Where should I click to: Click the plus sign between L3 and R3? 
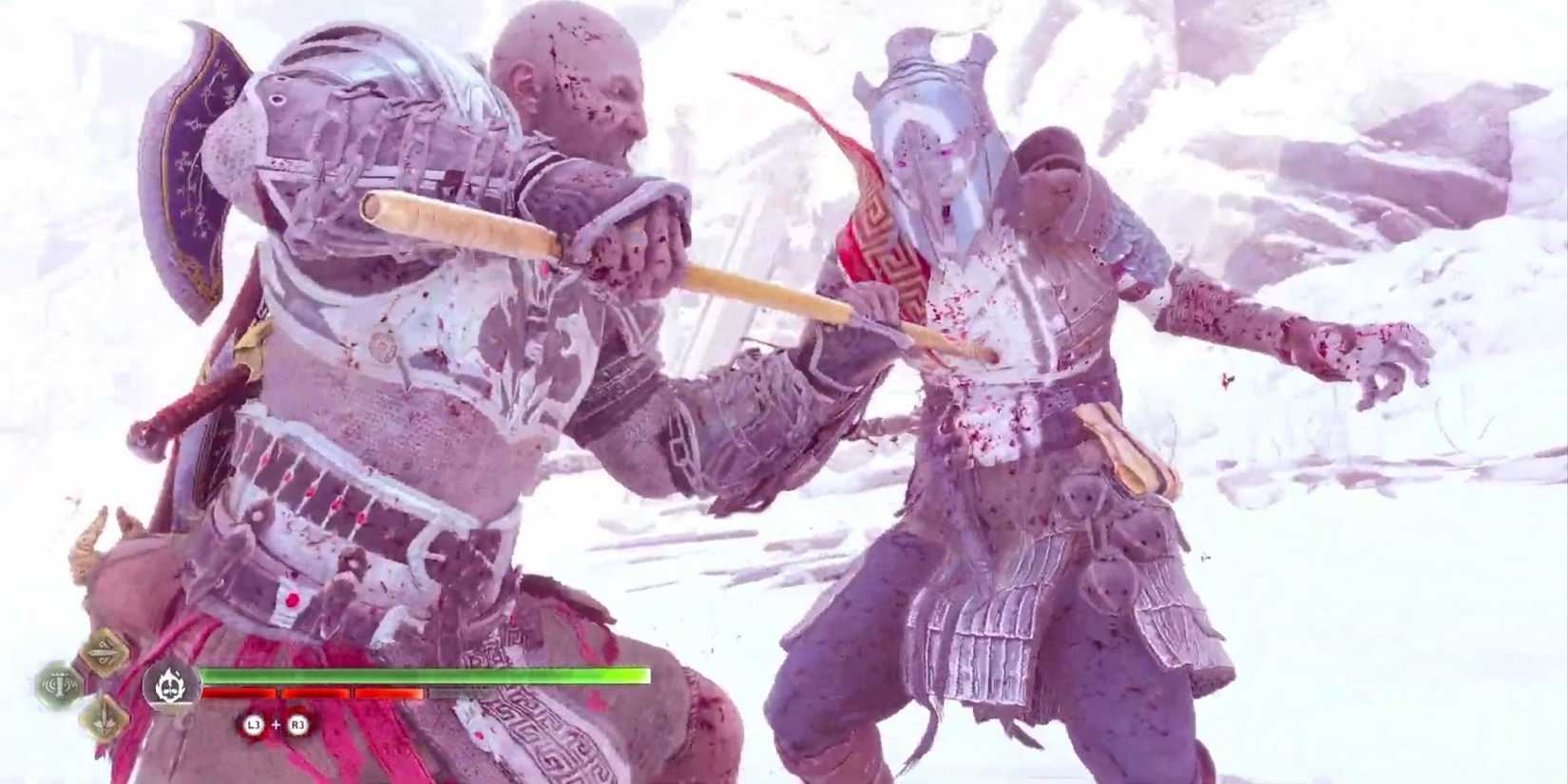pyautogui.click(x=275, y=724)
